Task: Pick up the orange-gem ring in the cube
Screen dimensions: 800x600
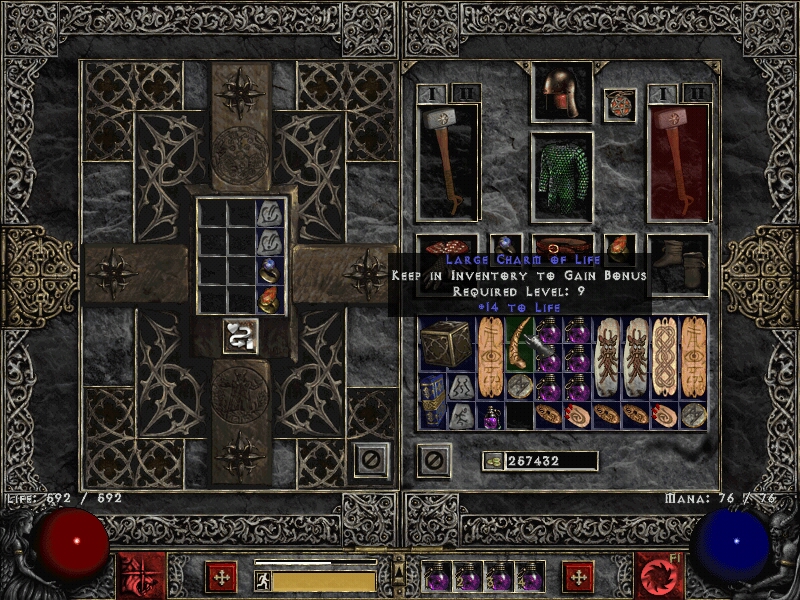Action: tap(271, 299)
